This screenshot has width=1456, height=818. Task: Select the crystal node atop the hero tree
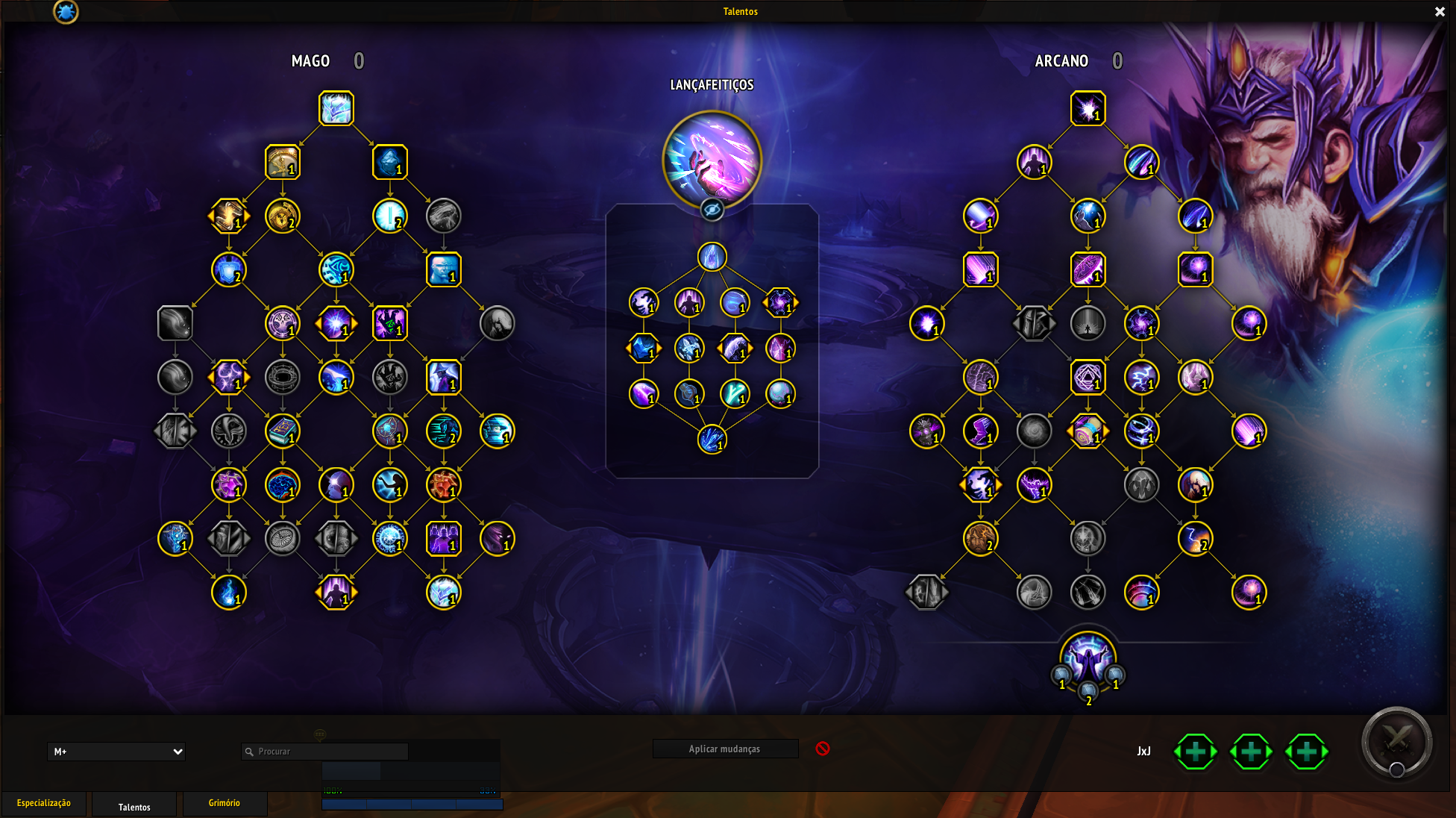712,257
